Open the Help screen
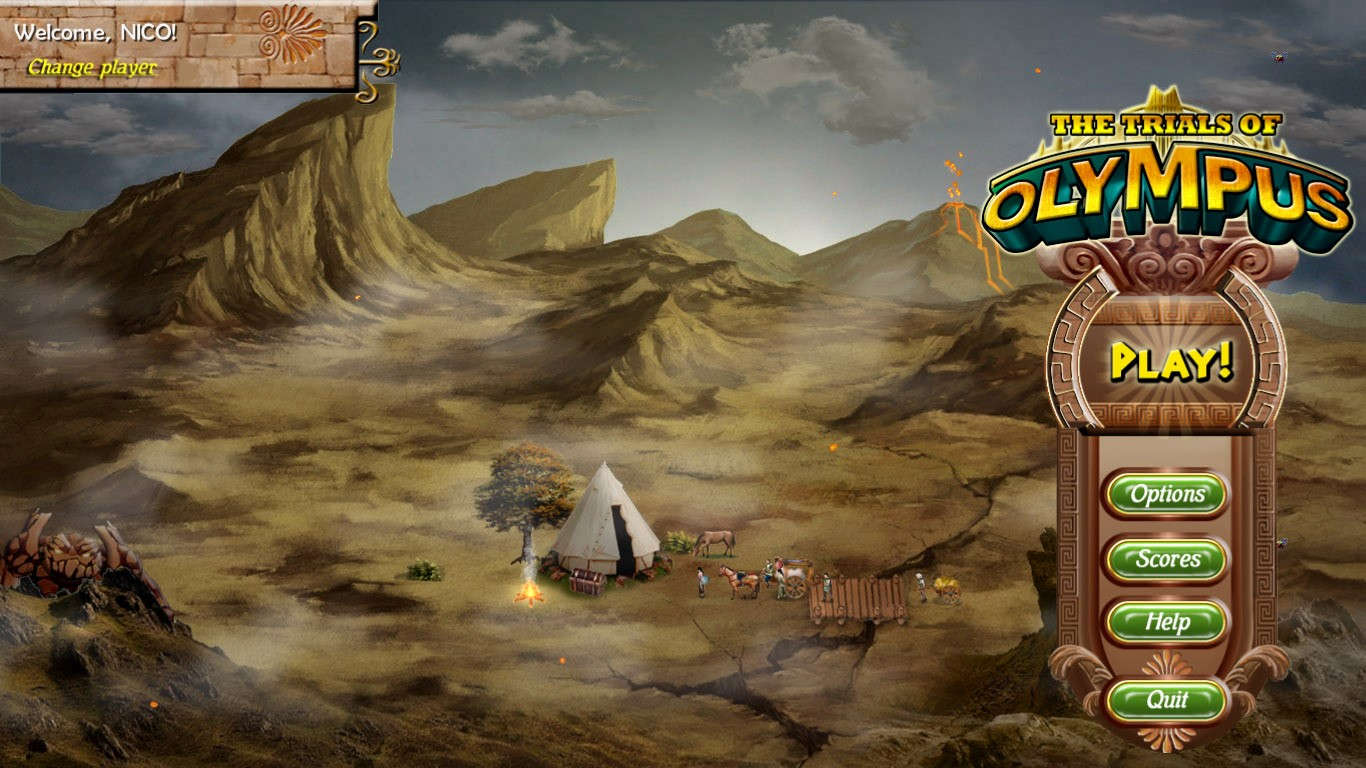 1168,622
